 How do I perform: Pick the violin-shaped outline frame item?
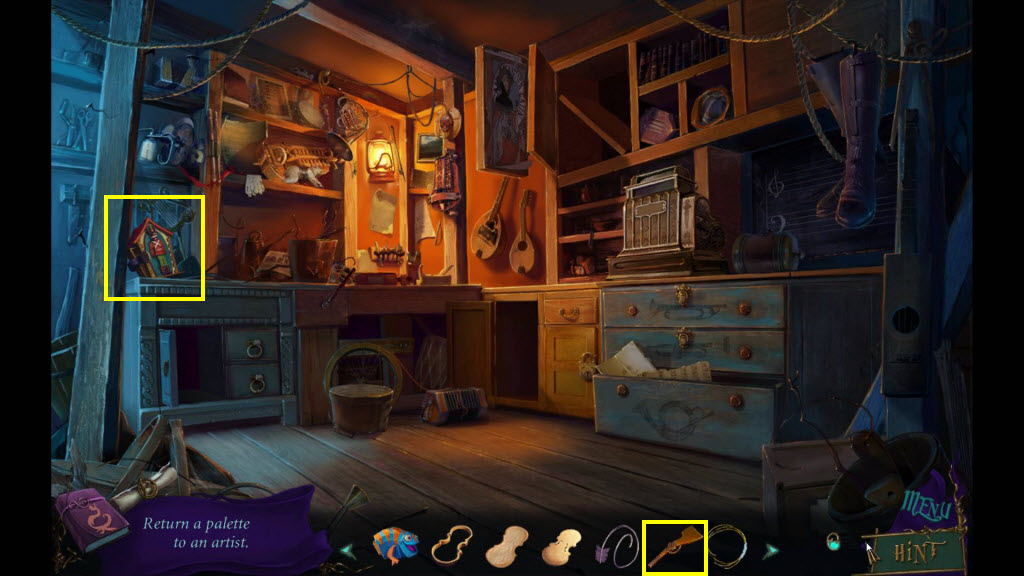(451, 546)
